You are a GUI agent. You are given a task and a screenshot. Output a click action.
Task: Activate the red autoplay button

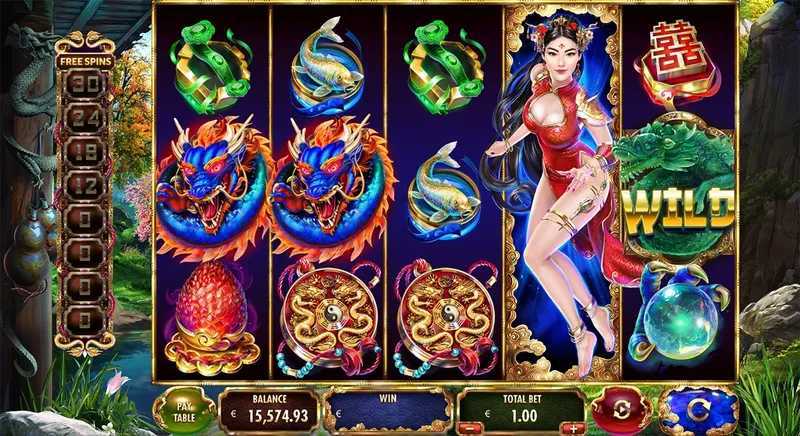coord(620,411)
